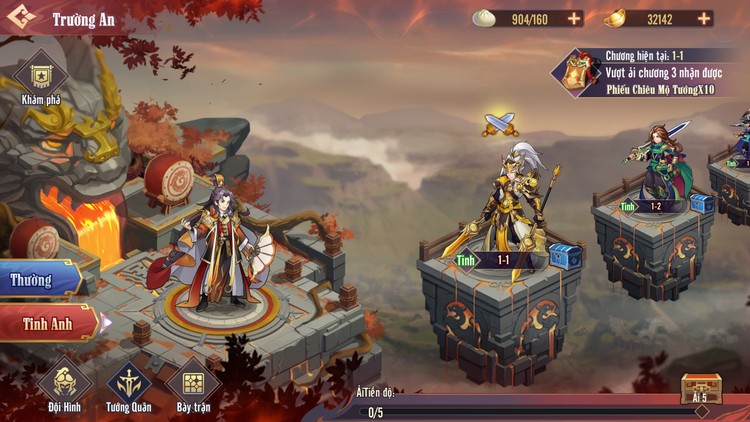Go back using the top-left arrow

tap(21, 19)
